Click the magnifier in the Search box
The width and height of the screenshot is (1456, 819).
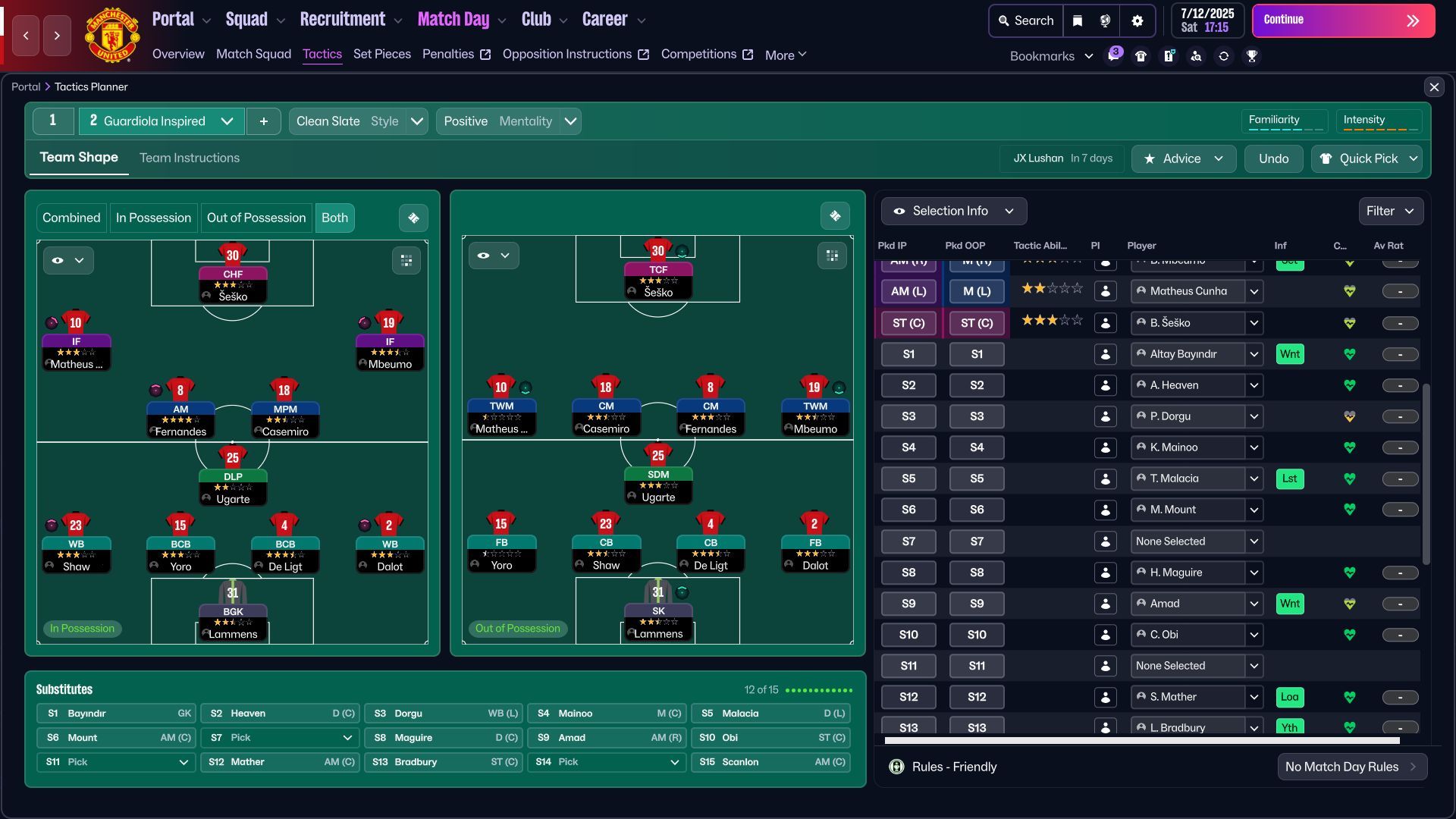(1005, 20)
